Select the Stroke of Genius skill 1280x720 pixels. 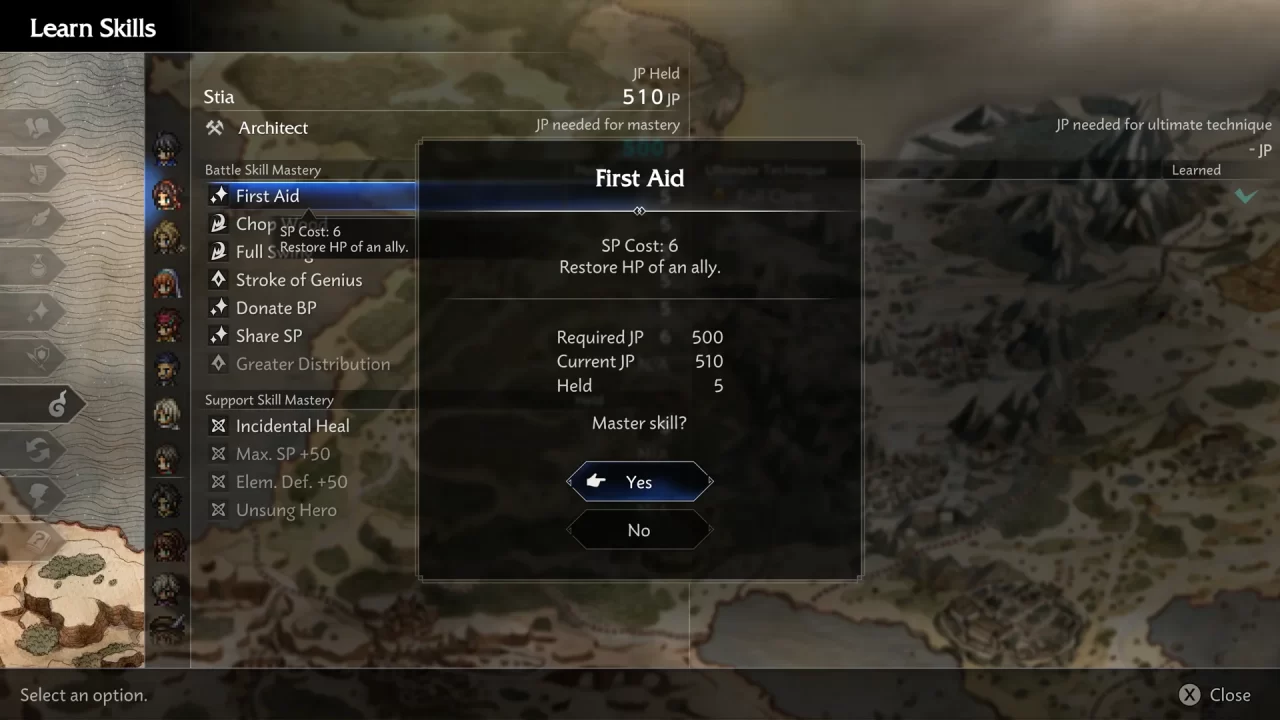coord(298,280)
